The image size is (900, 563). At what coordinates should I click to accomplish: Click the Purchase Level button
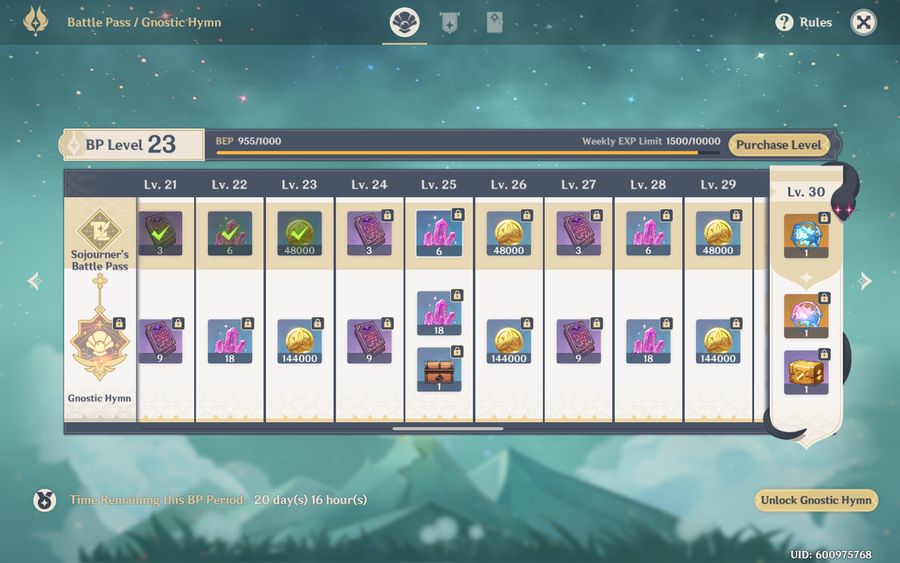pos(778,145)
